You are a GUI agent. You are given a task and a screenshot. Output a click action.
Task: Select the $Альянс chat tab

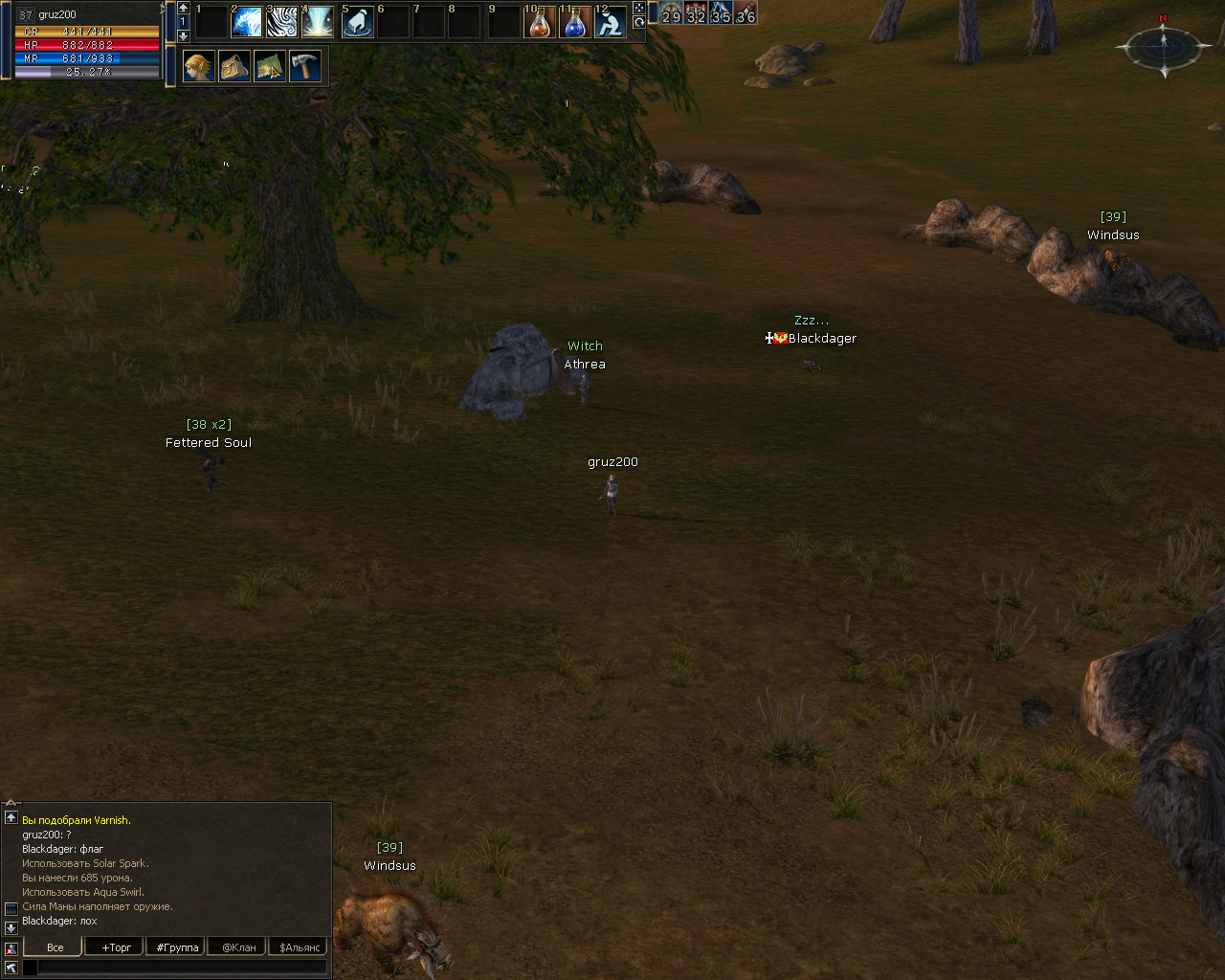[x=300, y=947]
